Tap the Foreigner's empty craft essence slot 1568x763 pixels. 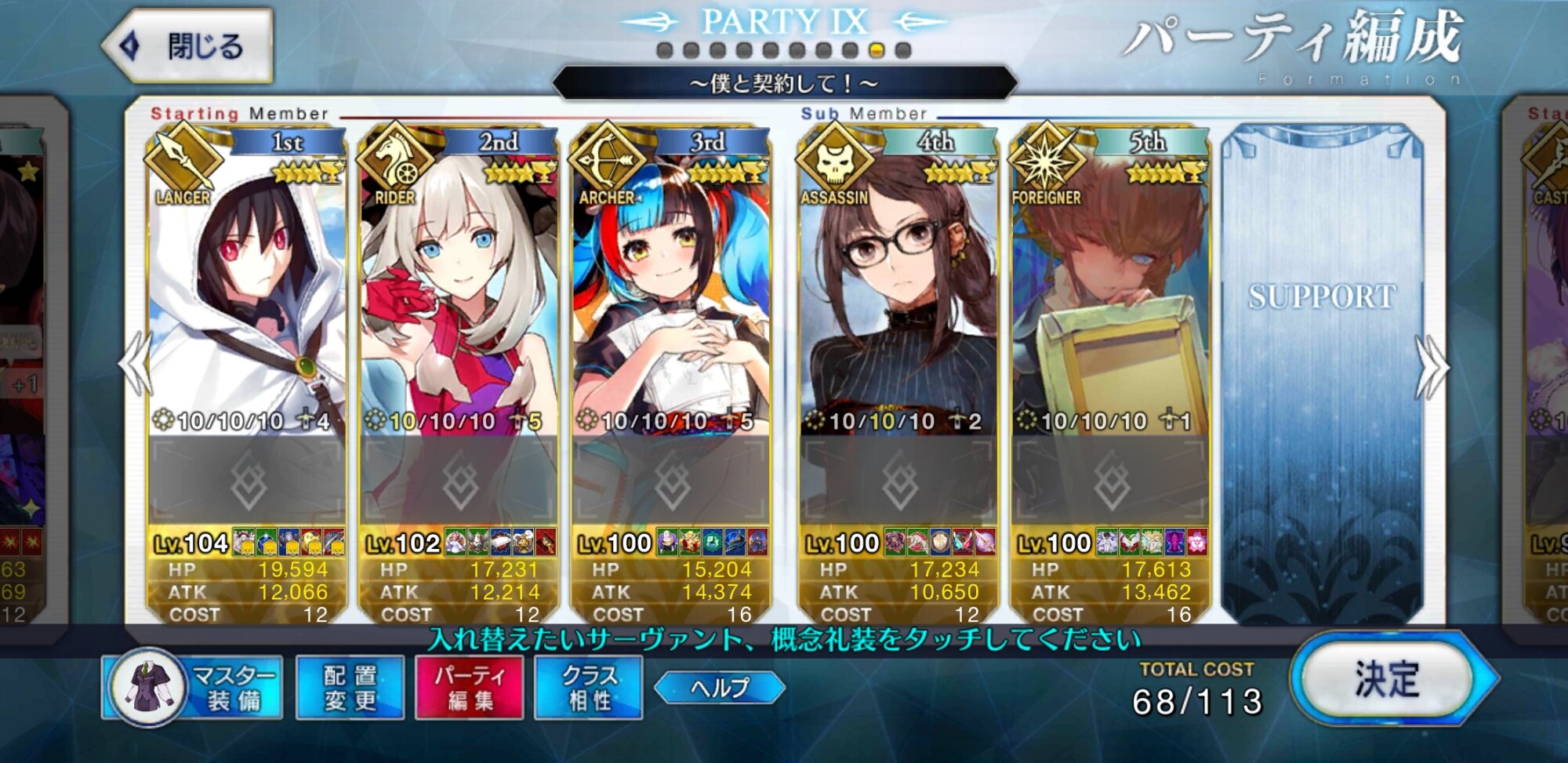1110,481
